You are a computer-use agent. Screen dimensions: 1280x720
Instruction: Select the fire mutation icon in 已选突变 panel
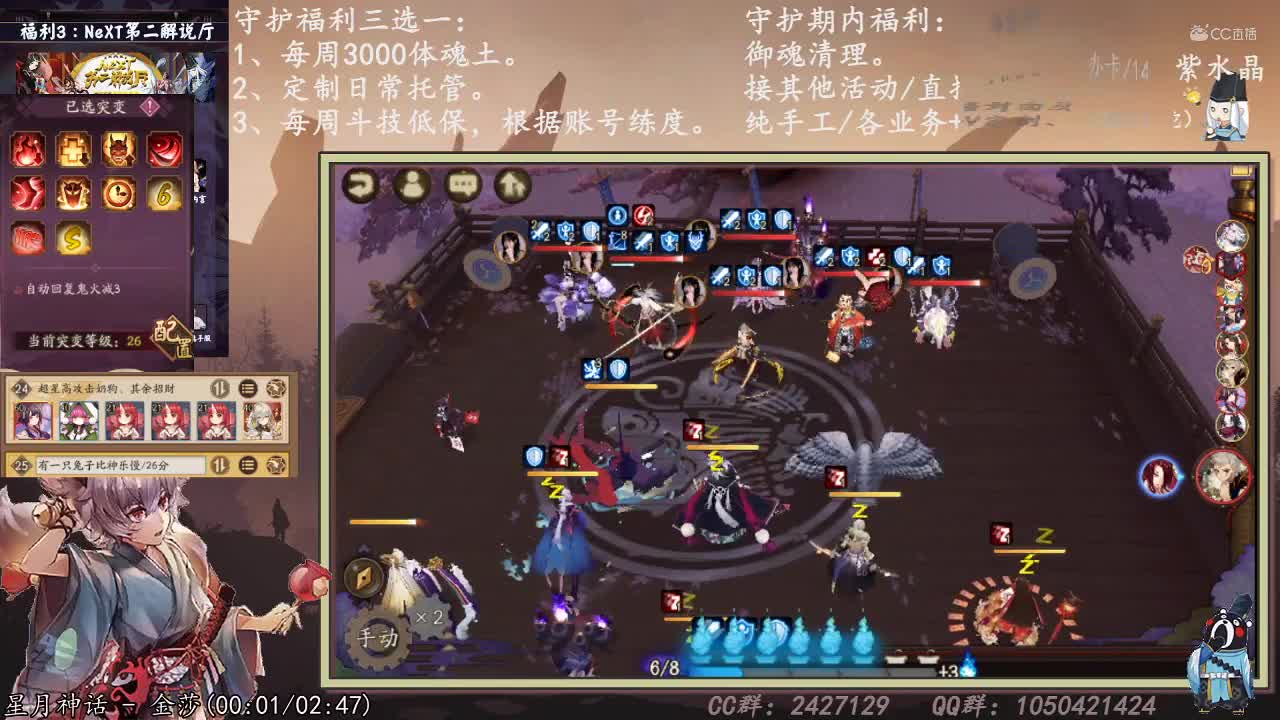click(27, 148)
